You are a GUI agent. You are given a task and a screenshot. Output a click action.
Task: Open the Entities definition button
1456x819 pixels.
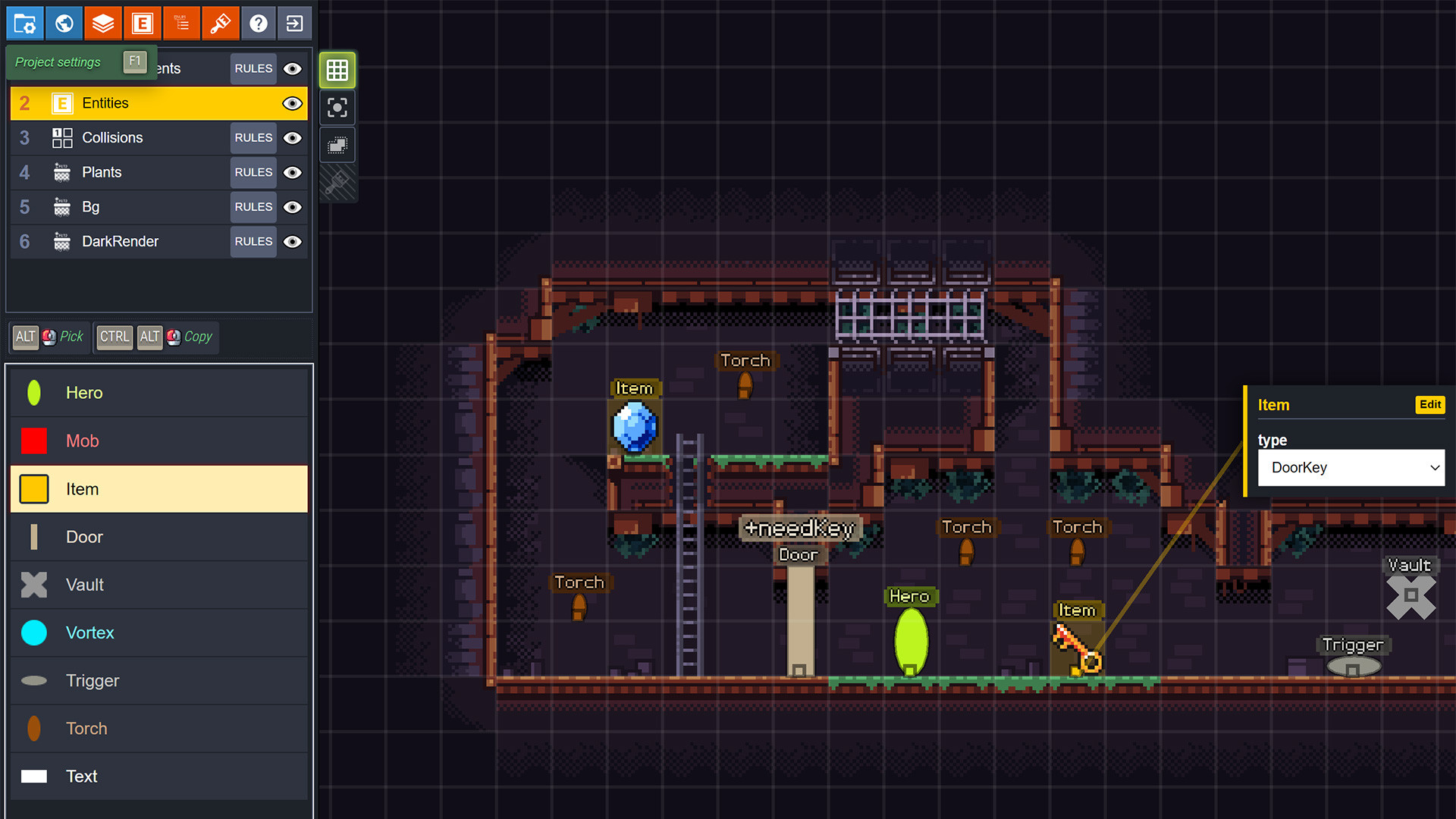(143, 24)
